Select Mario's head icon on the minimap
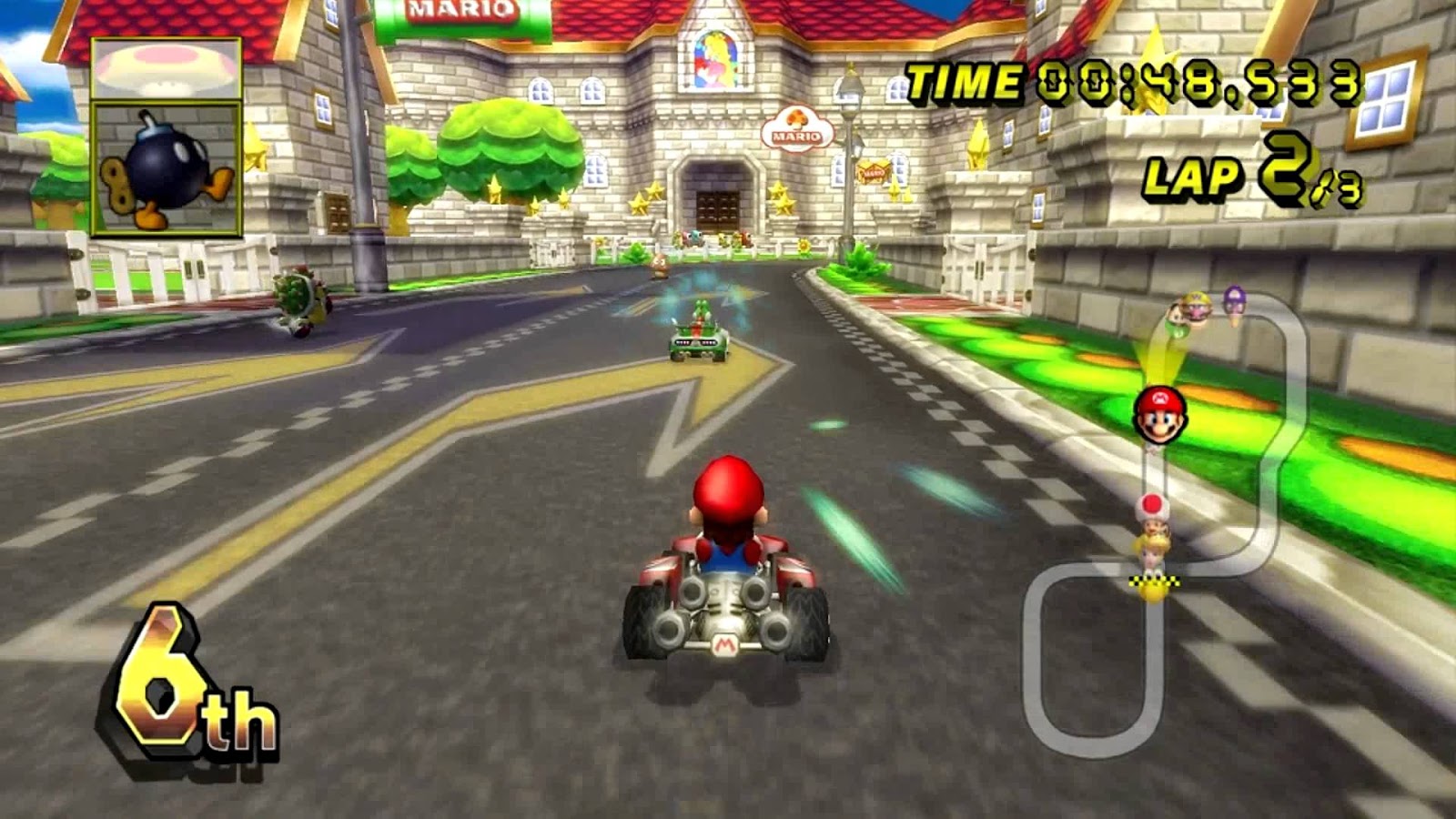The width and height of the screenshot is (1456, 819). 1159,415
